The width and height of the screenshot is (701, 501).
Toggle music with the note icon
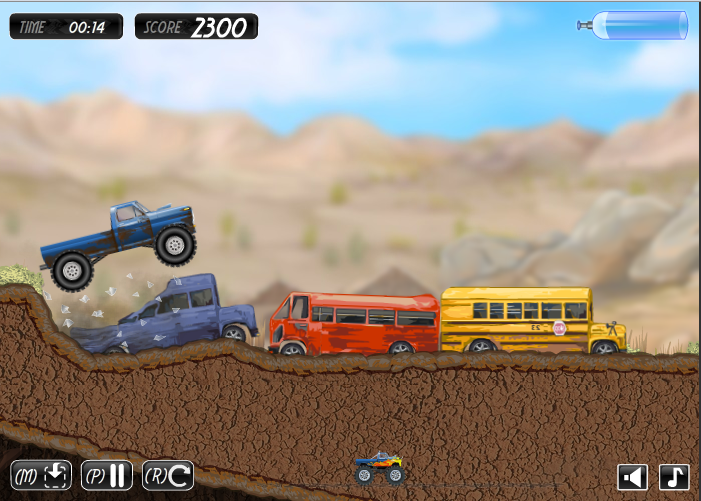click(x=674, y=477)
